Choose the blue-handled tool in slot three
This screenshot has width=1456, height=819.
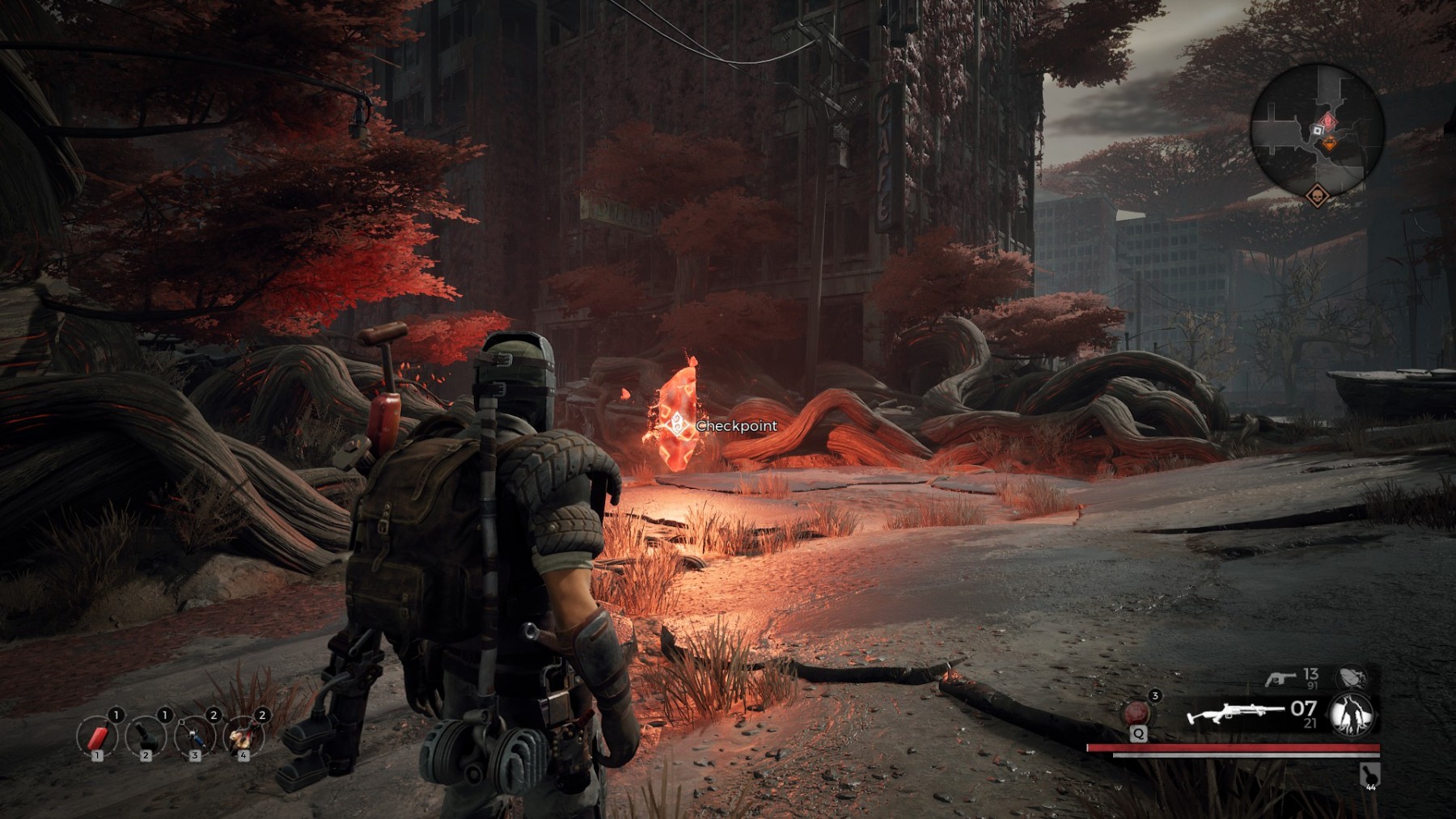click(x=195, y=737)
